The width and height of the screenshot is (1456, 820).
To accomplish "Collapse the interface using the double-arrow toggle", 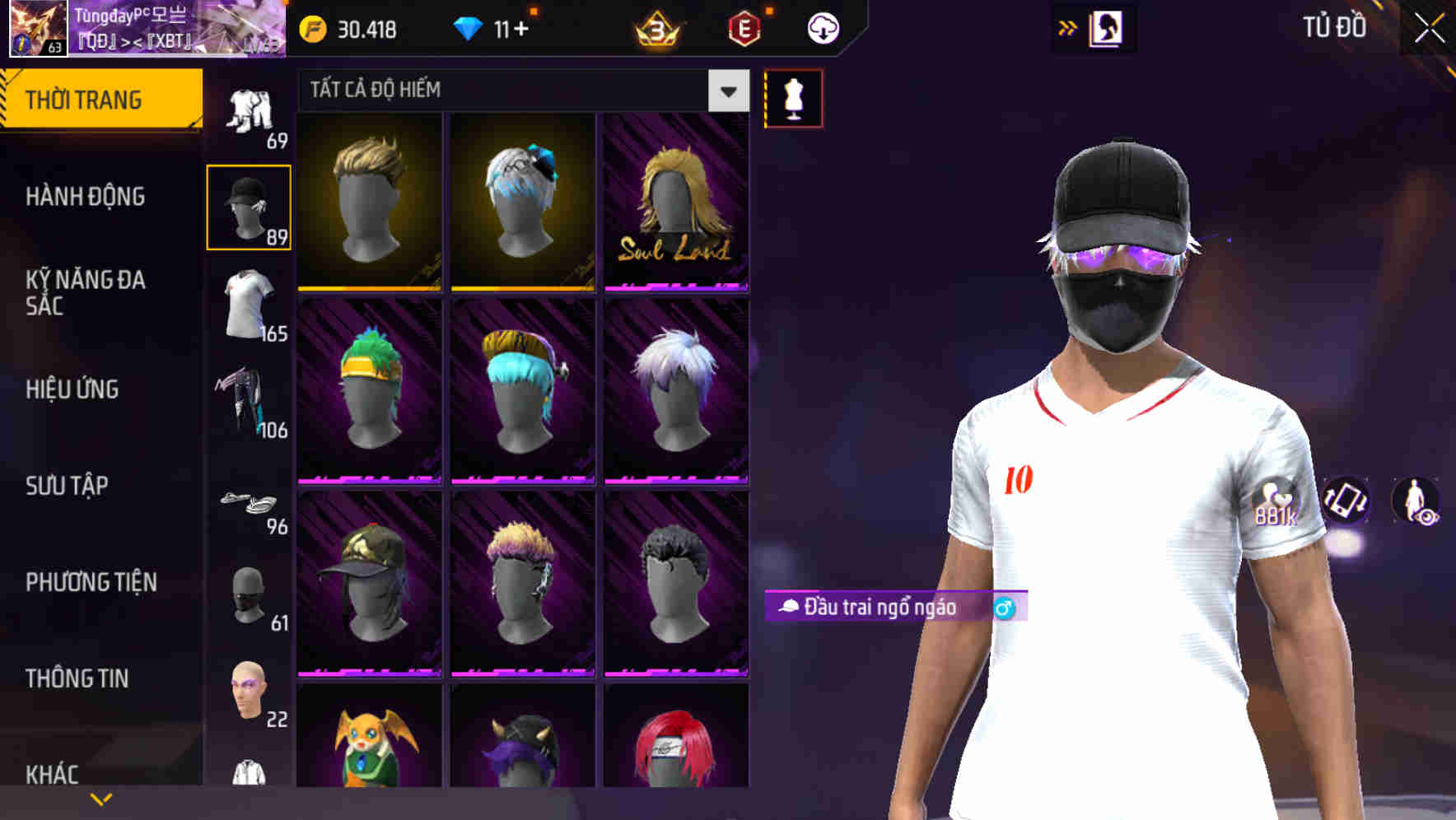I will (1068, 26).
